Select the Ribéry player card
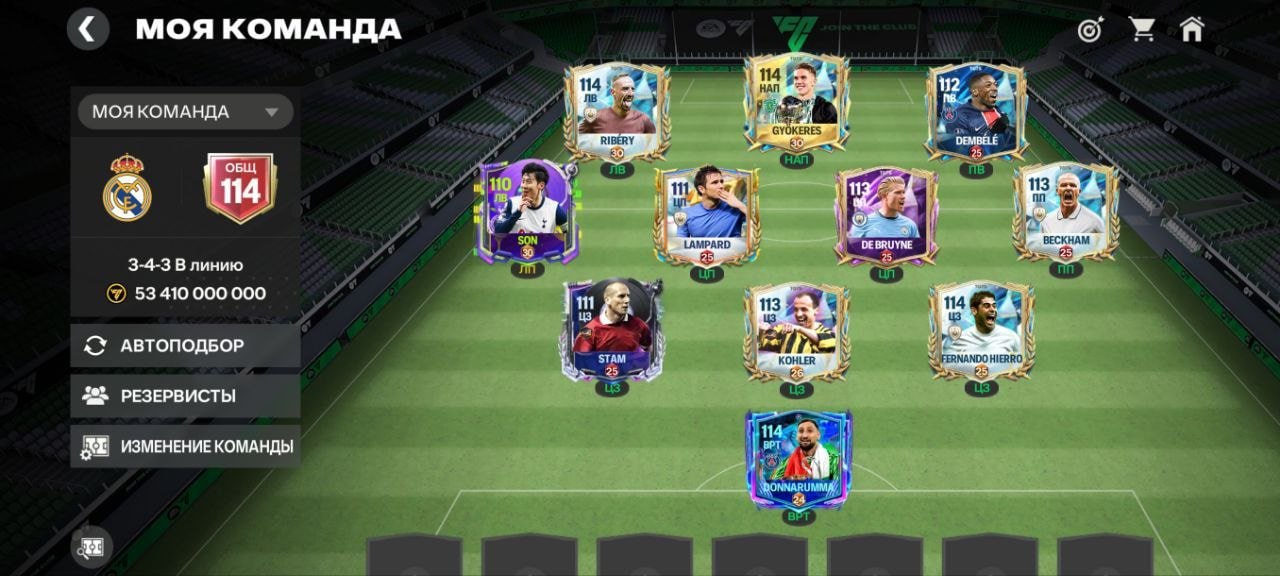The width and height of the screenshot is (1280, 576). pos(617,111)
